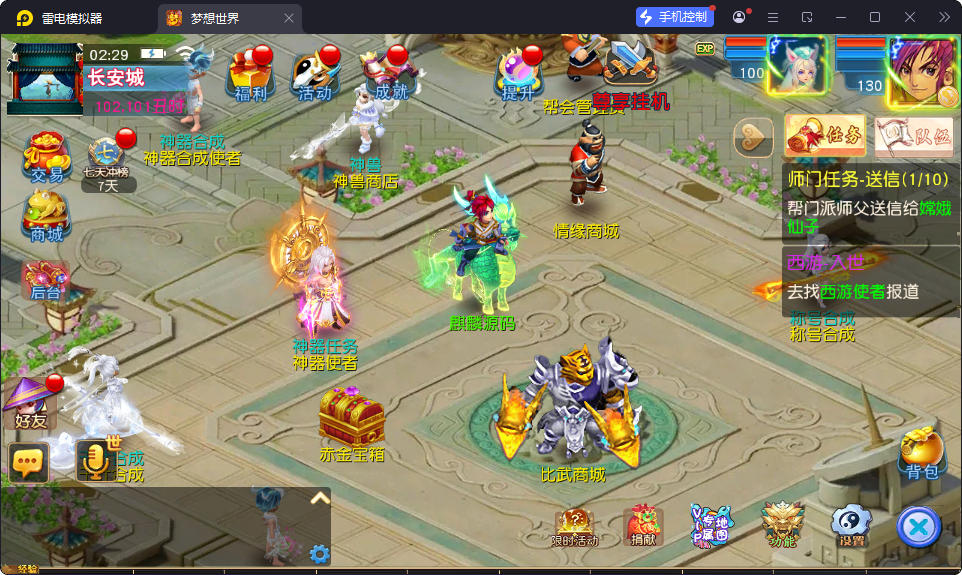This screenshot has width=962, height=575.
Task: Open the 提升 upgrade orb icon
Action: [x=519, y=75]
